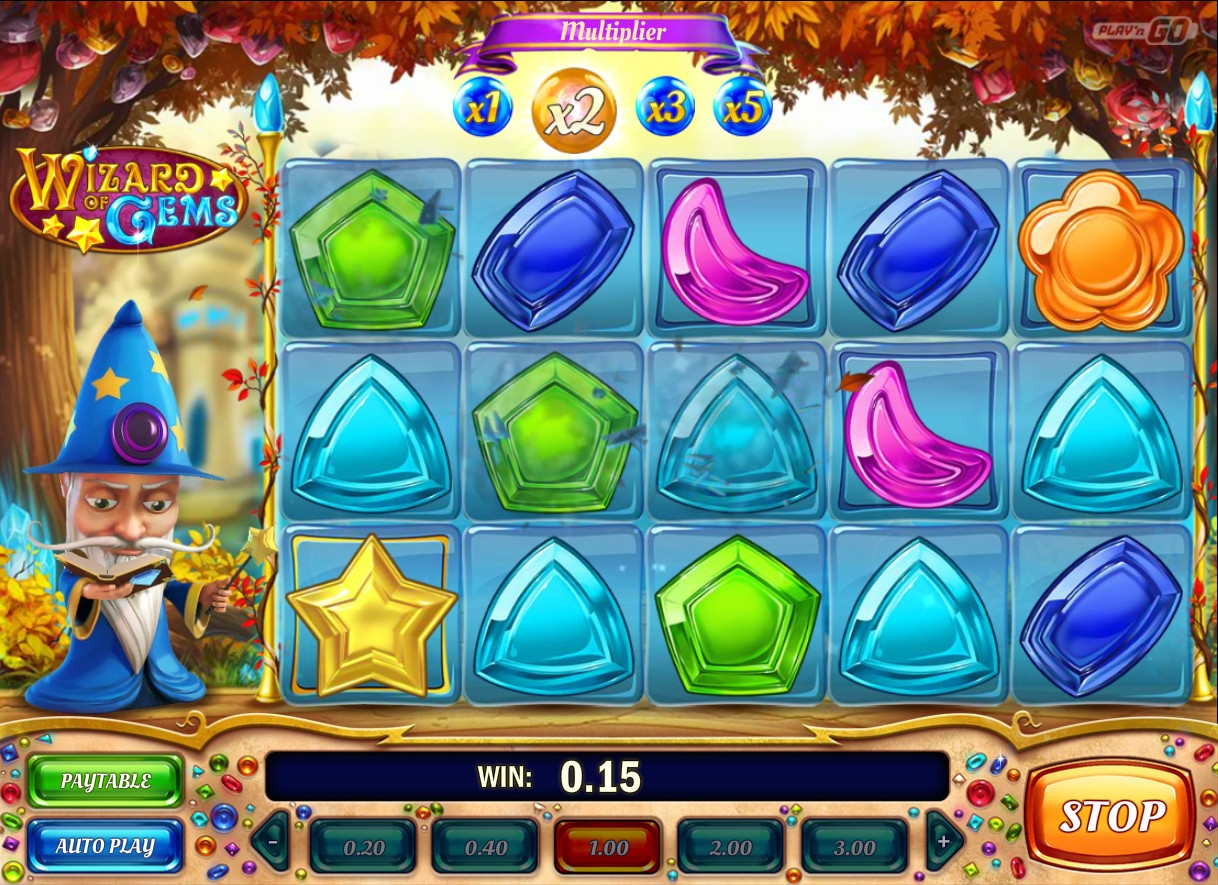
Task: Decrease bet with the minus arrow
Action: pyautogui.click(x=271, y=842)
